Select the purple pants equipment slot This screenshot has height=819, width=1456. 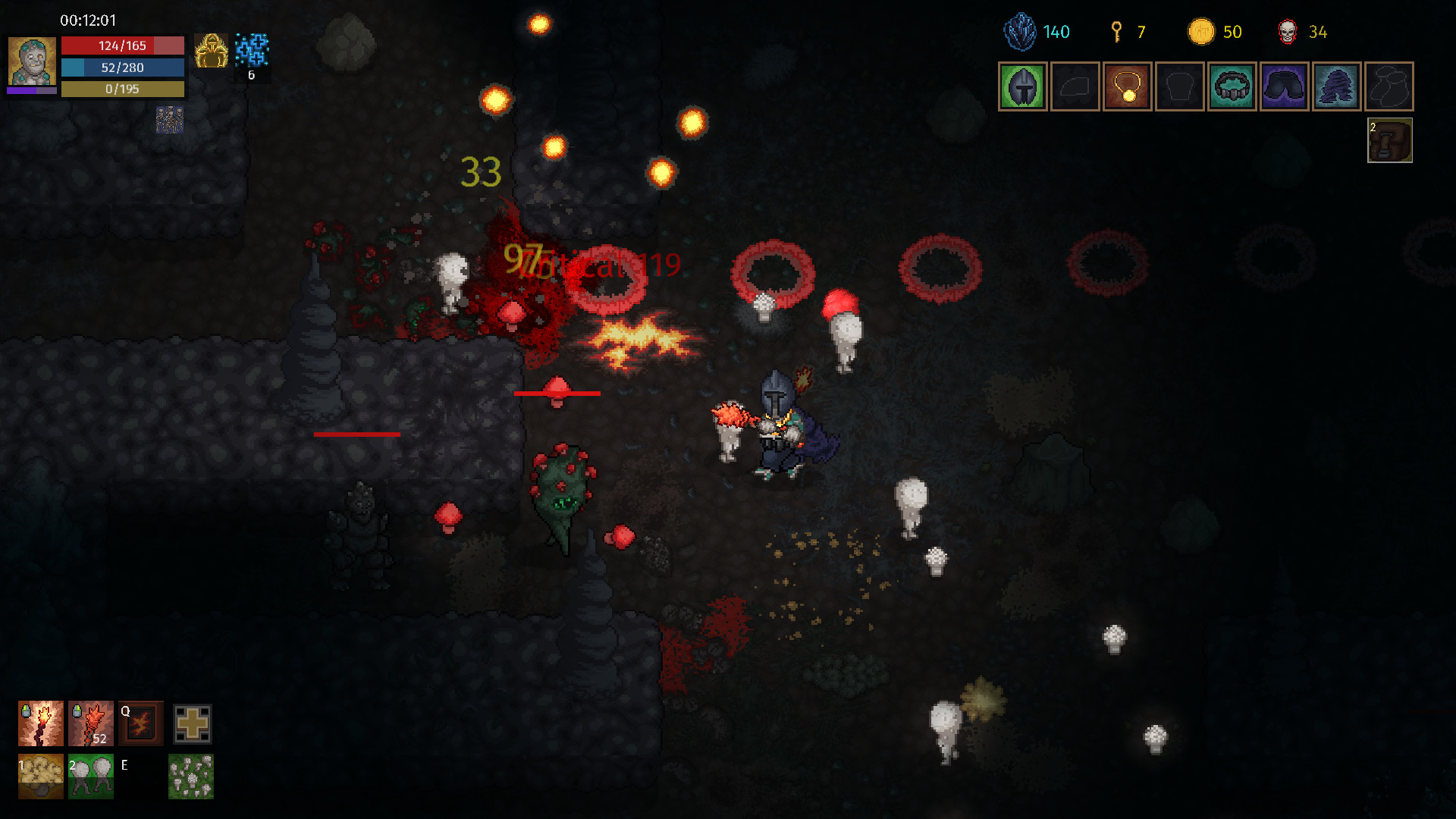(1284, 86)
